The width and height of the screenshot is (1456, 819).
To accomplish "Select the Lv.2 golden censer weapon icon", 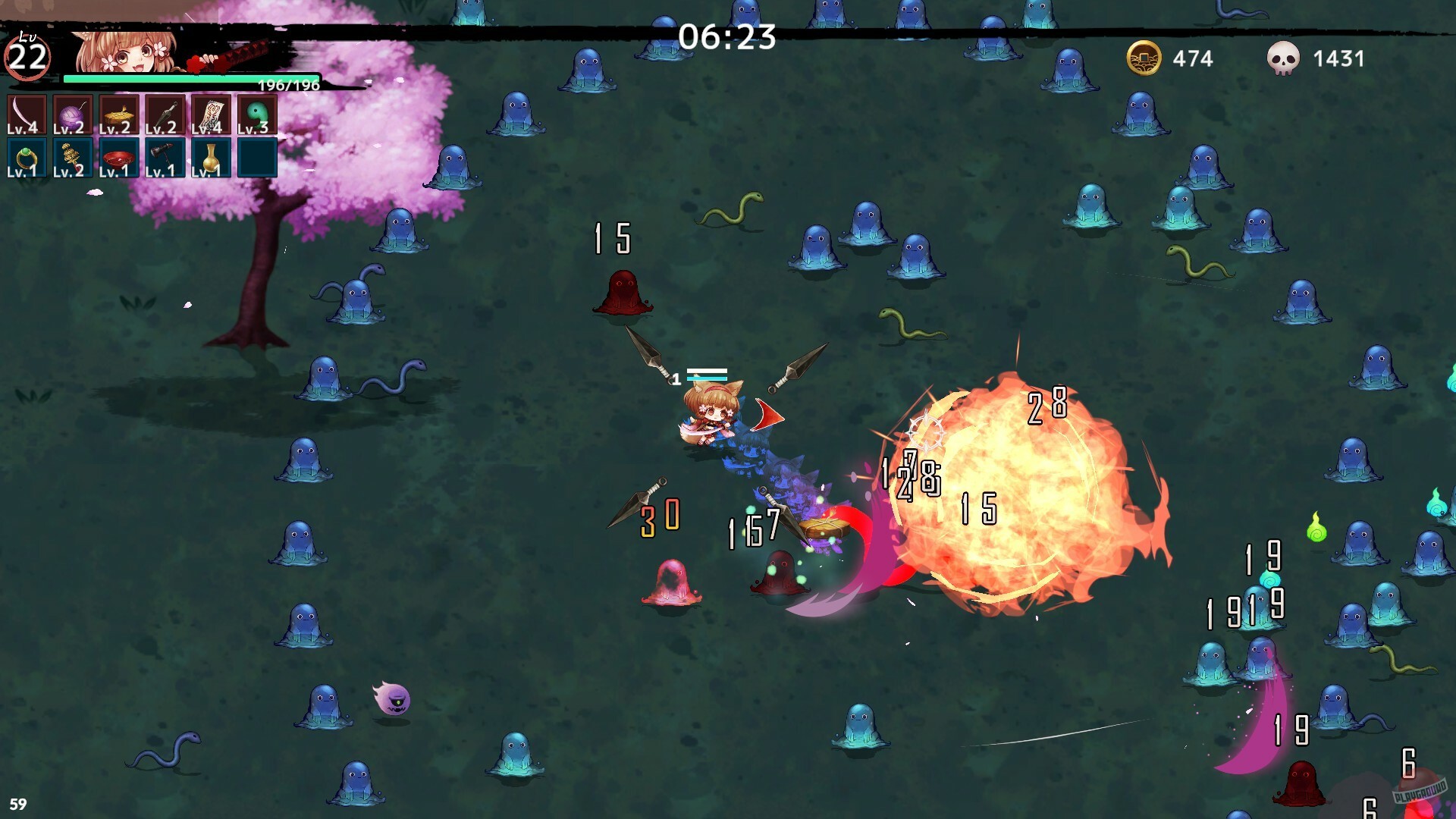I will tap(118, 115).
